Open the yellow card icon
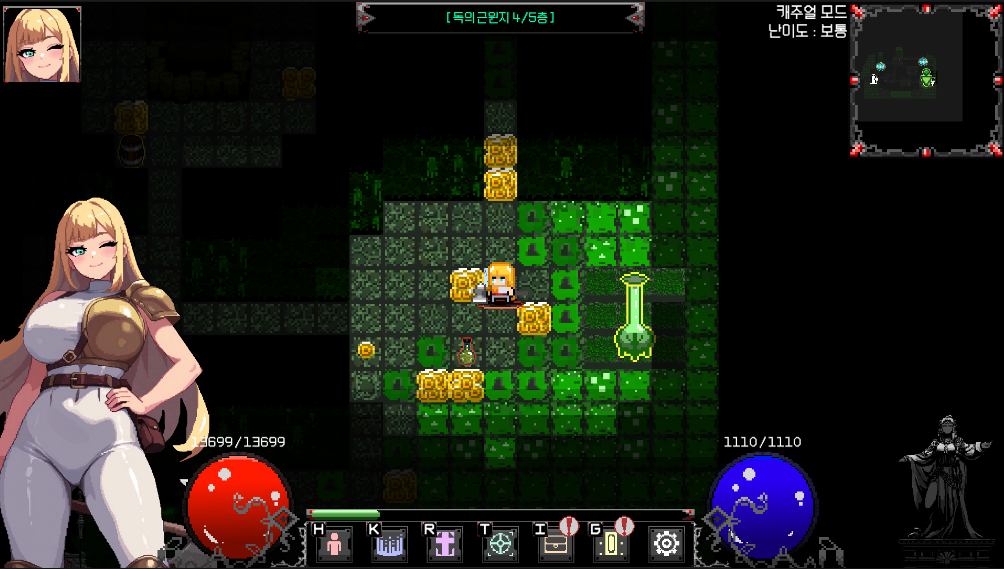Screen dimensions: 1004x569 tap(610, 544)
